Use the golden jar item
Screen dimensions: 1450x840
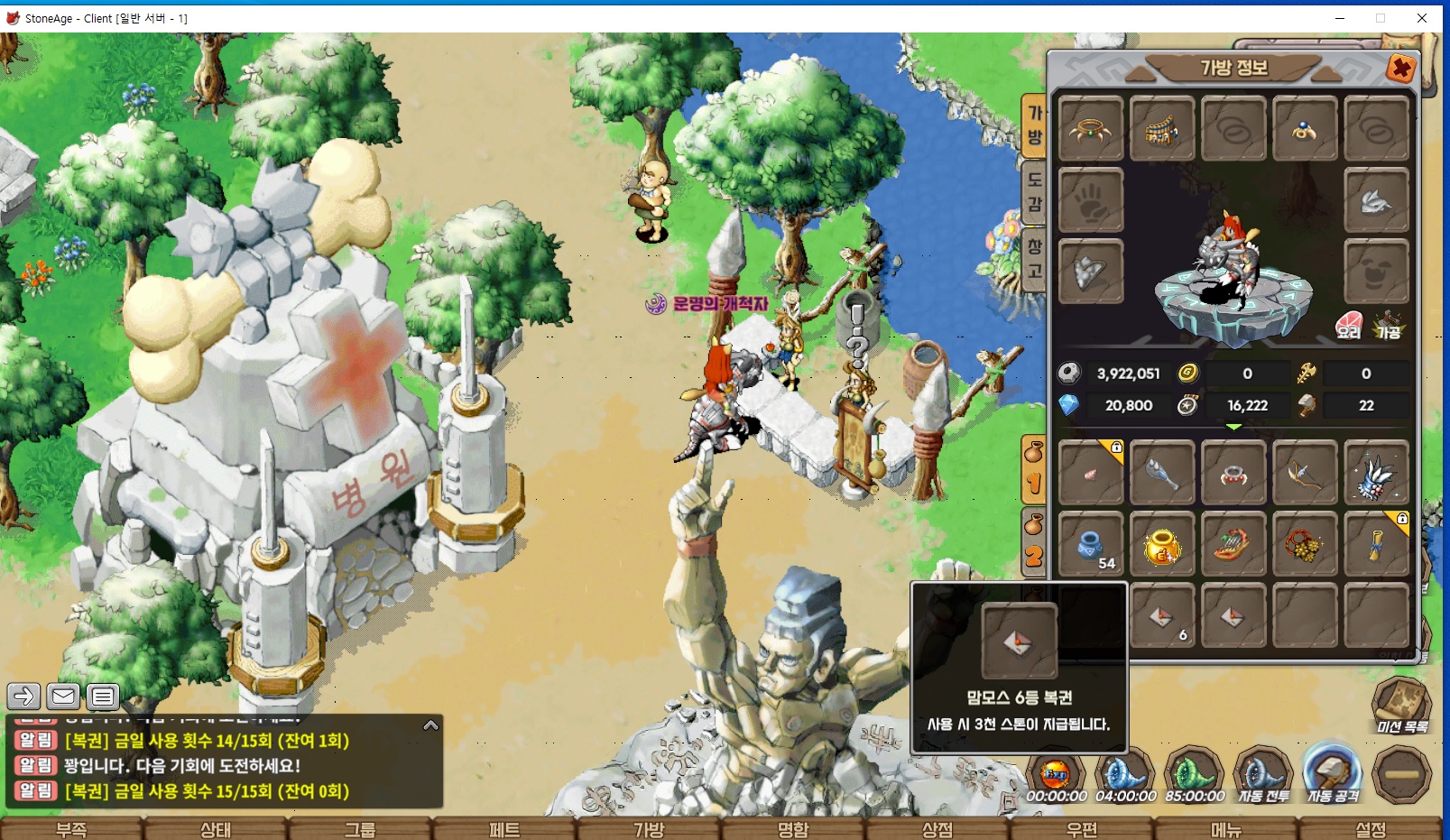(1162, 545)
